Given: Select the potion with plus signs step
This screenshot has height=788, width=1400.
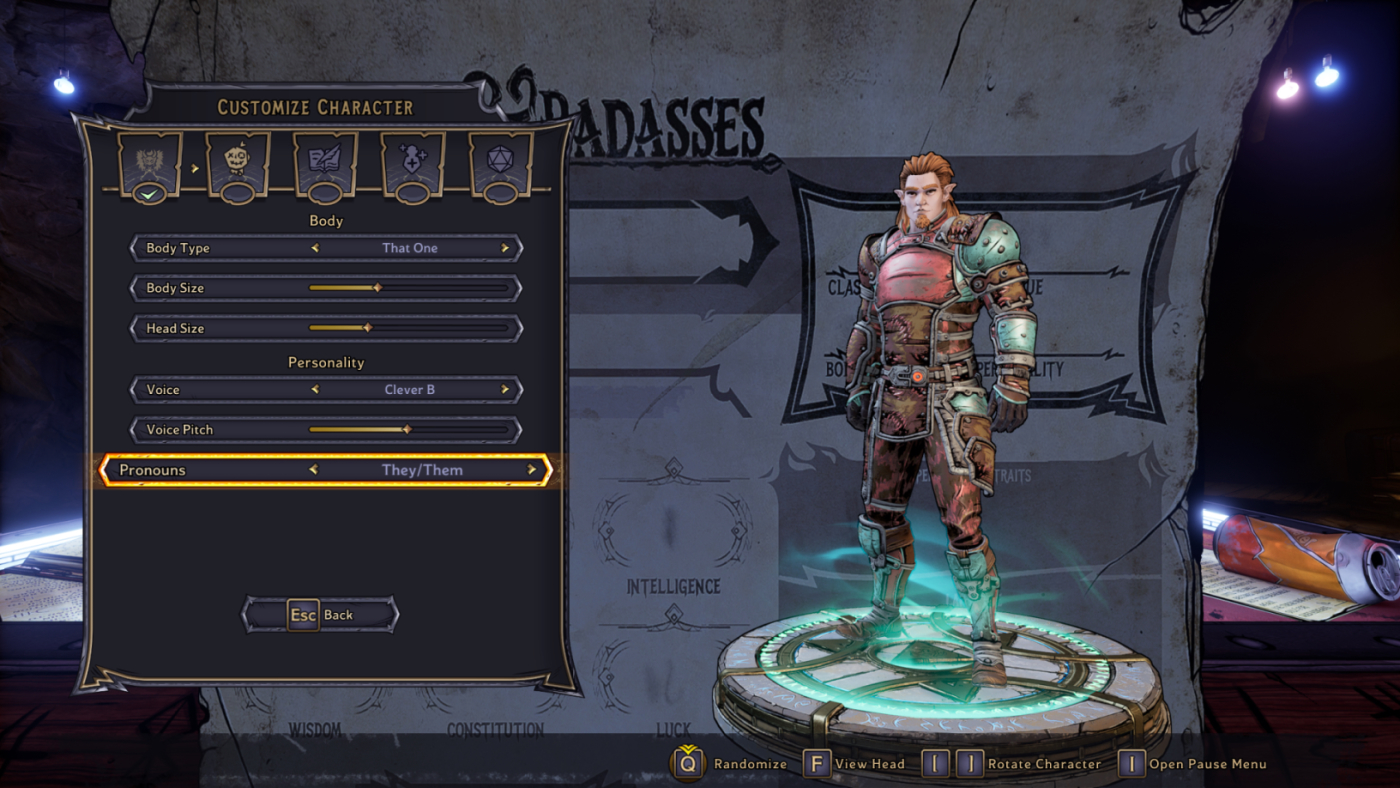Looking at the screenshot, I should pyautogui.click(x=412, y=162).
